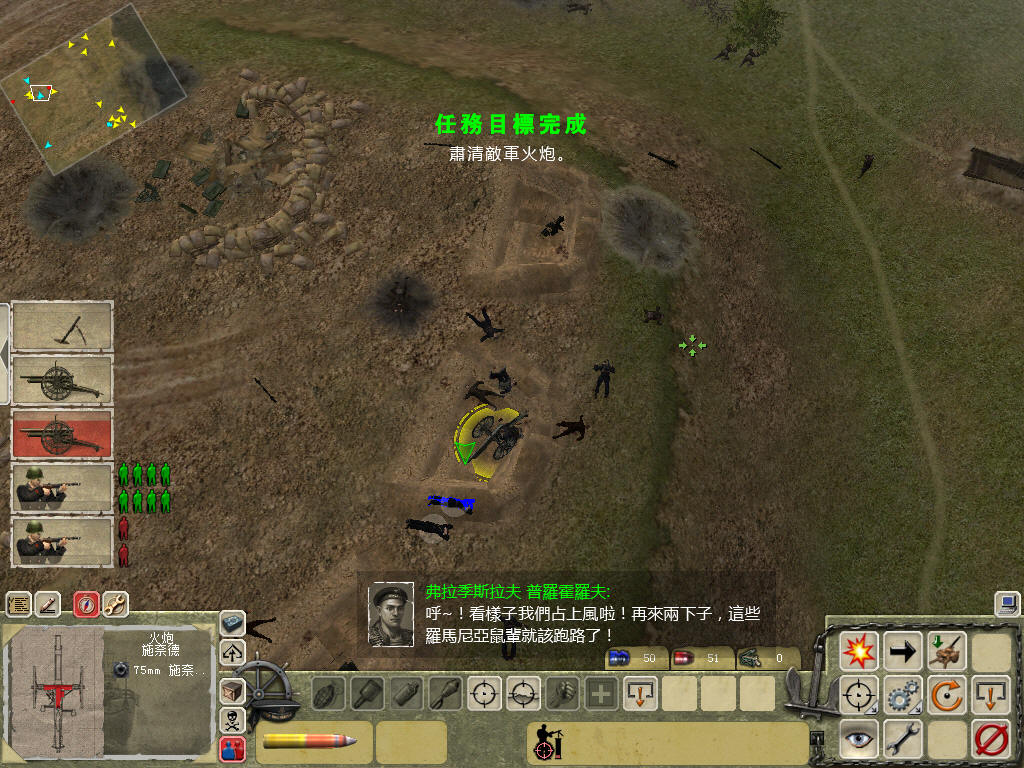Image resolution: width=1024 pixels, height=768 pixels.
Task: Toggle the red and blue figures button
Action: (x=232, y=748)
